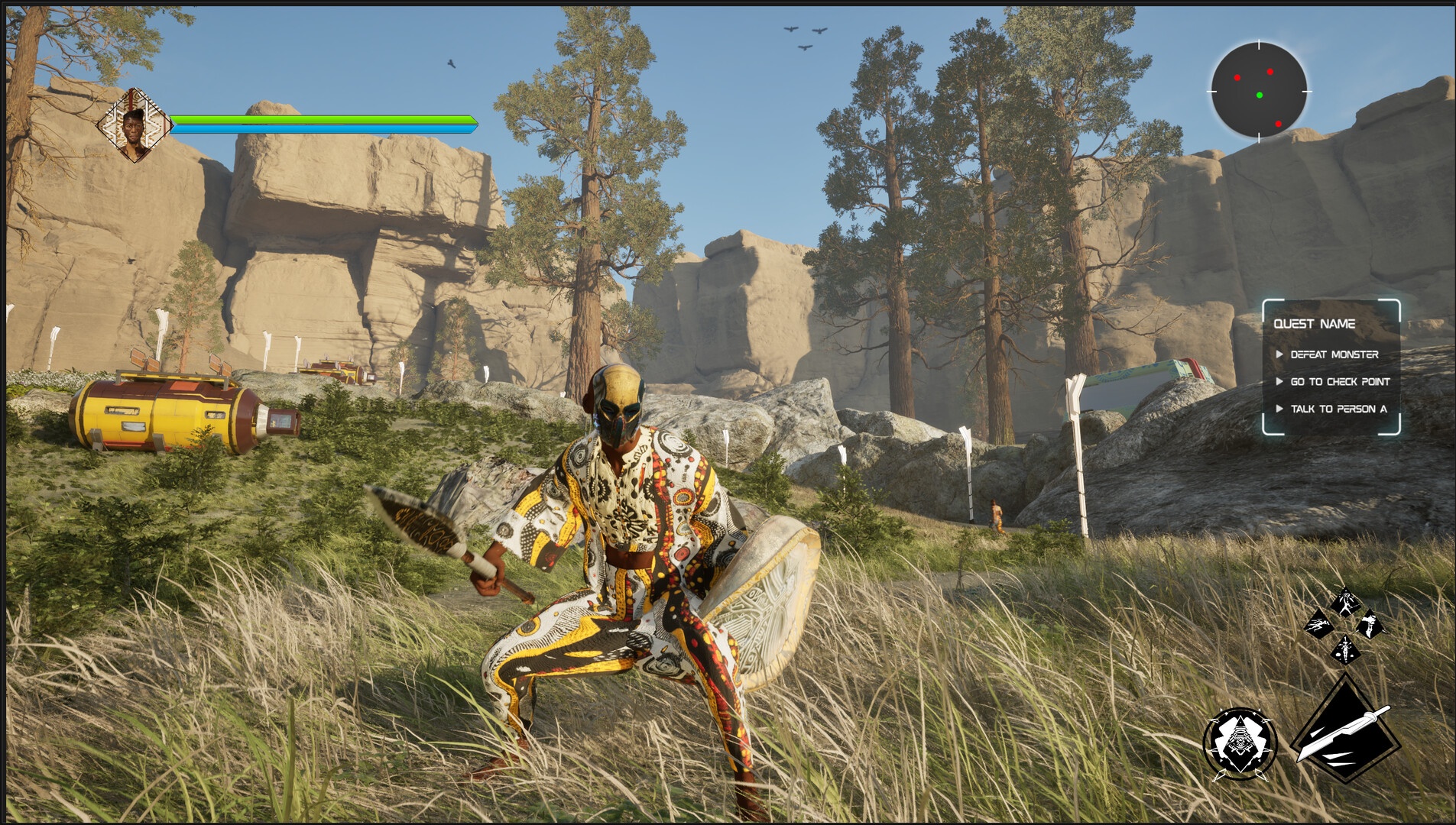1456x825 pixels.
Task: Activate the large sword attack icon
Action: tap(1346, 730)
